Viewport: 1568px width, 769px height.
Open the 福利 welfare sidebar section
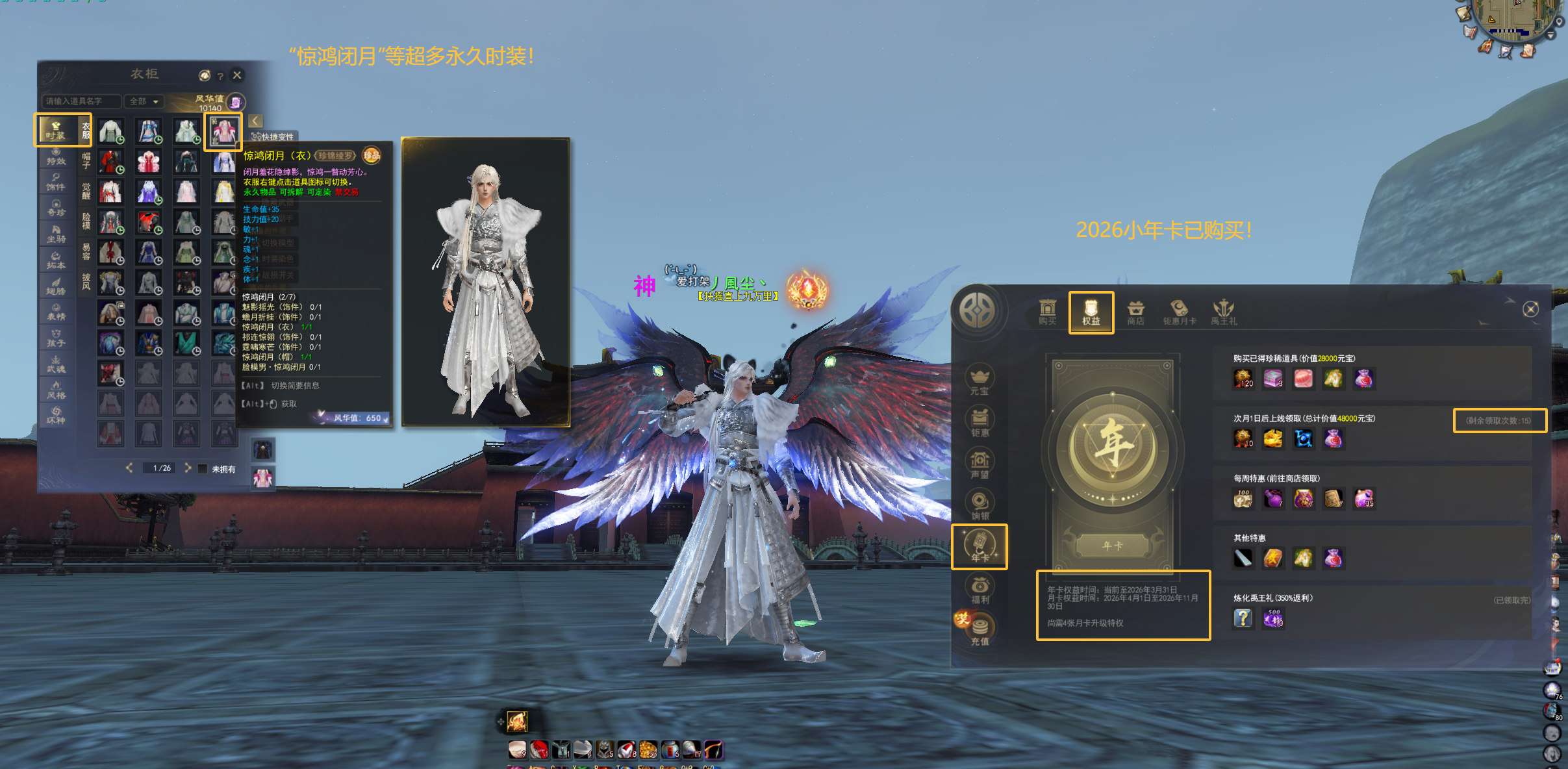tap(980, 589)
